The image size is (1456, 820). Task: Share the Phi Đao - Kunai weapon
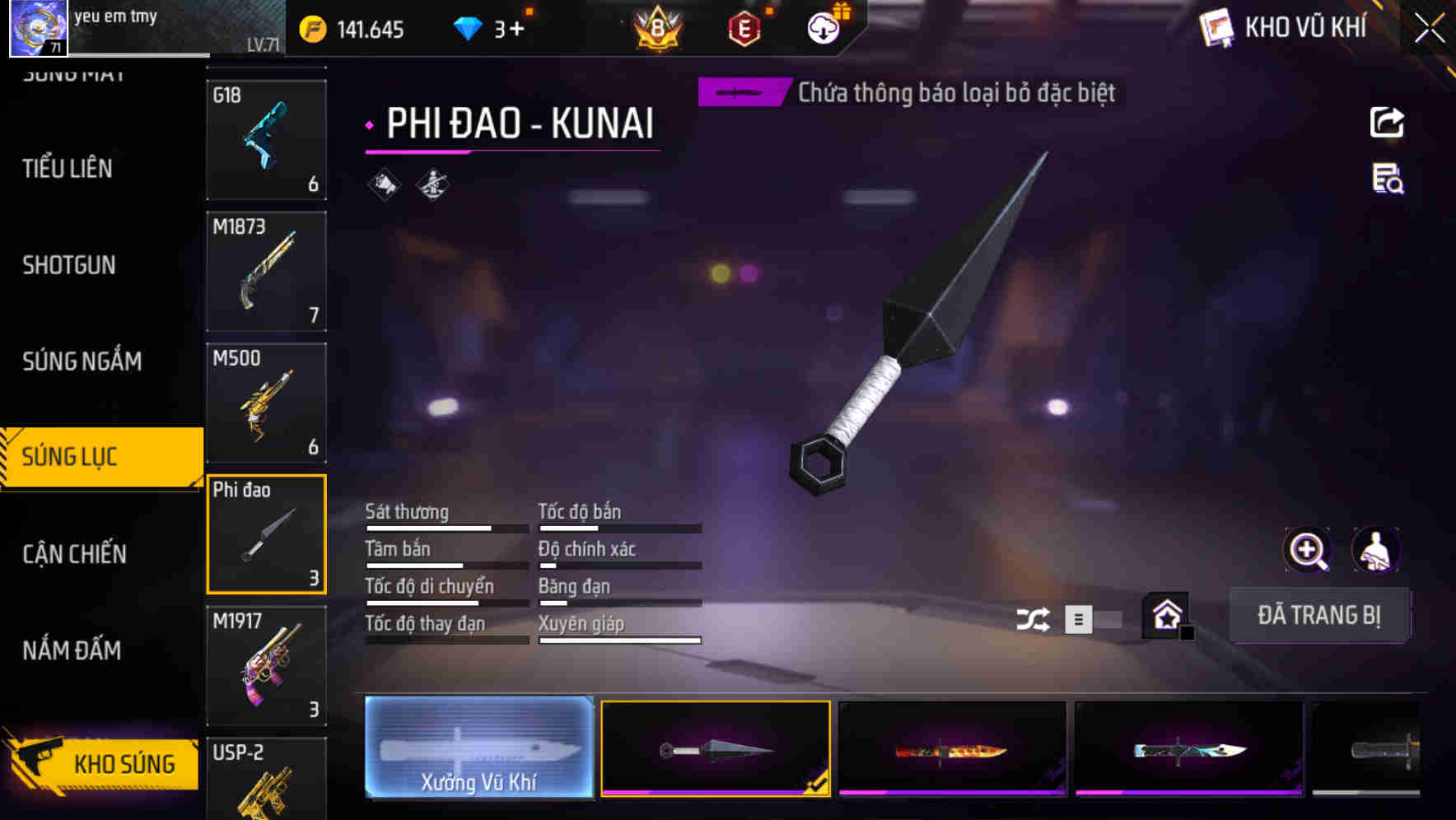1387,122
